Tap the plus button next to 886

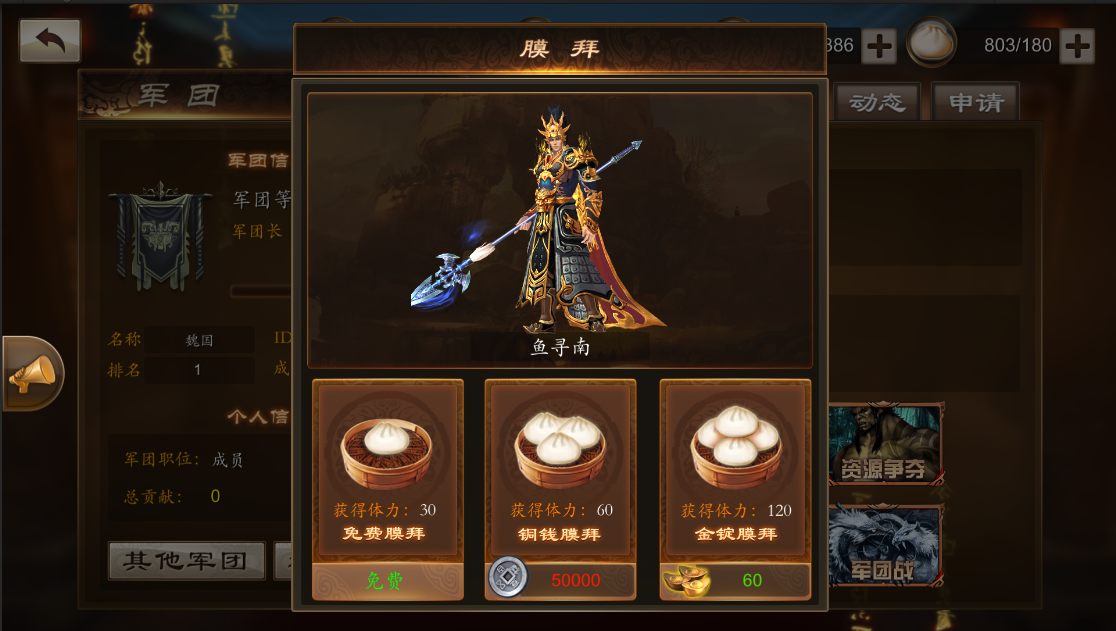[x=878, y=45]
